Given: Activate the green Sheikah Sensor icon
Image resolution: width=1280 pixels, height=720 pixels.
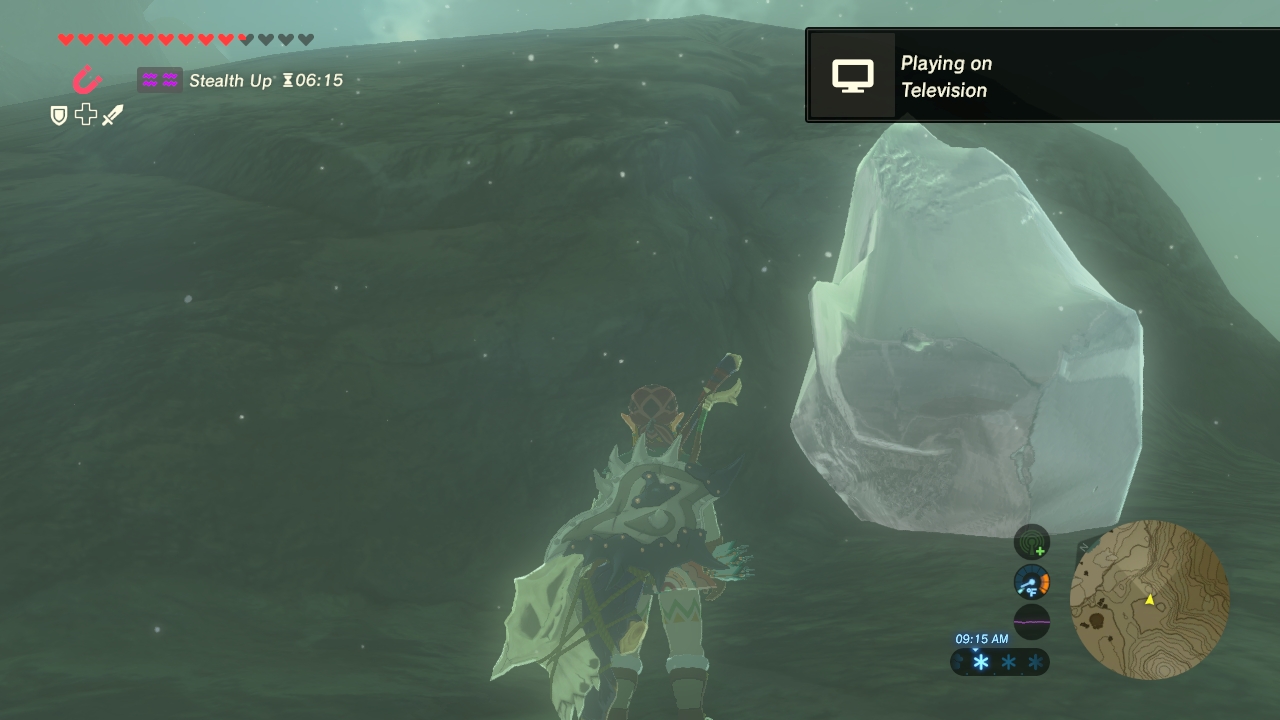Looking at the screenshot, I should [1031, 542].
